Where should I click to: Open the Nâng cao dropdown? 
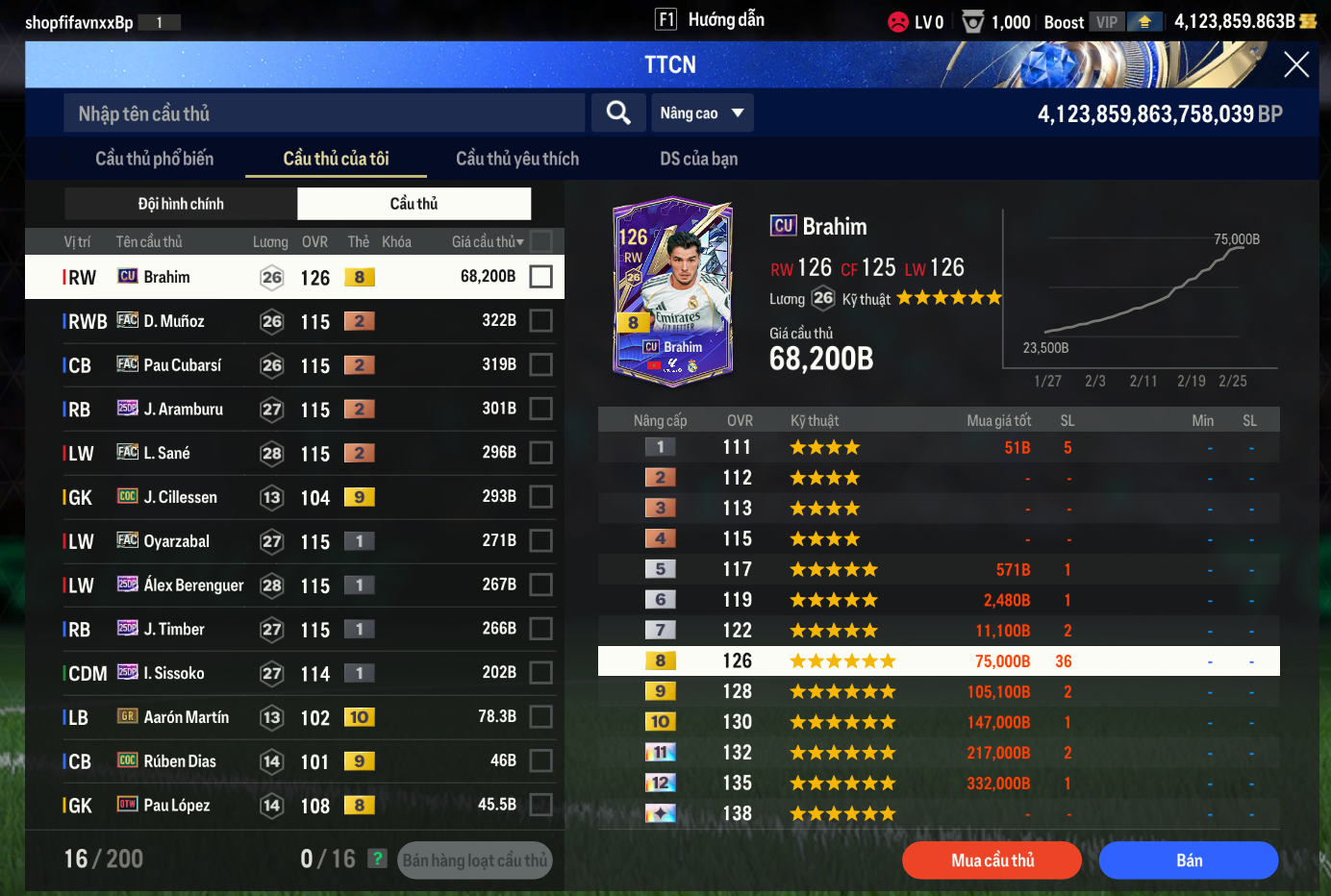click(702, 113)
